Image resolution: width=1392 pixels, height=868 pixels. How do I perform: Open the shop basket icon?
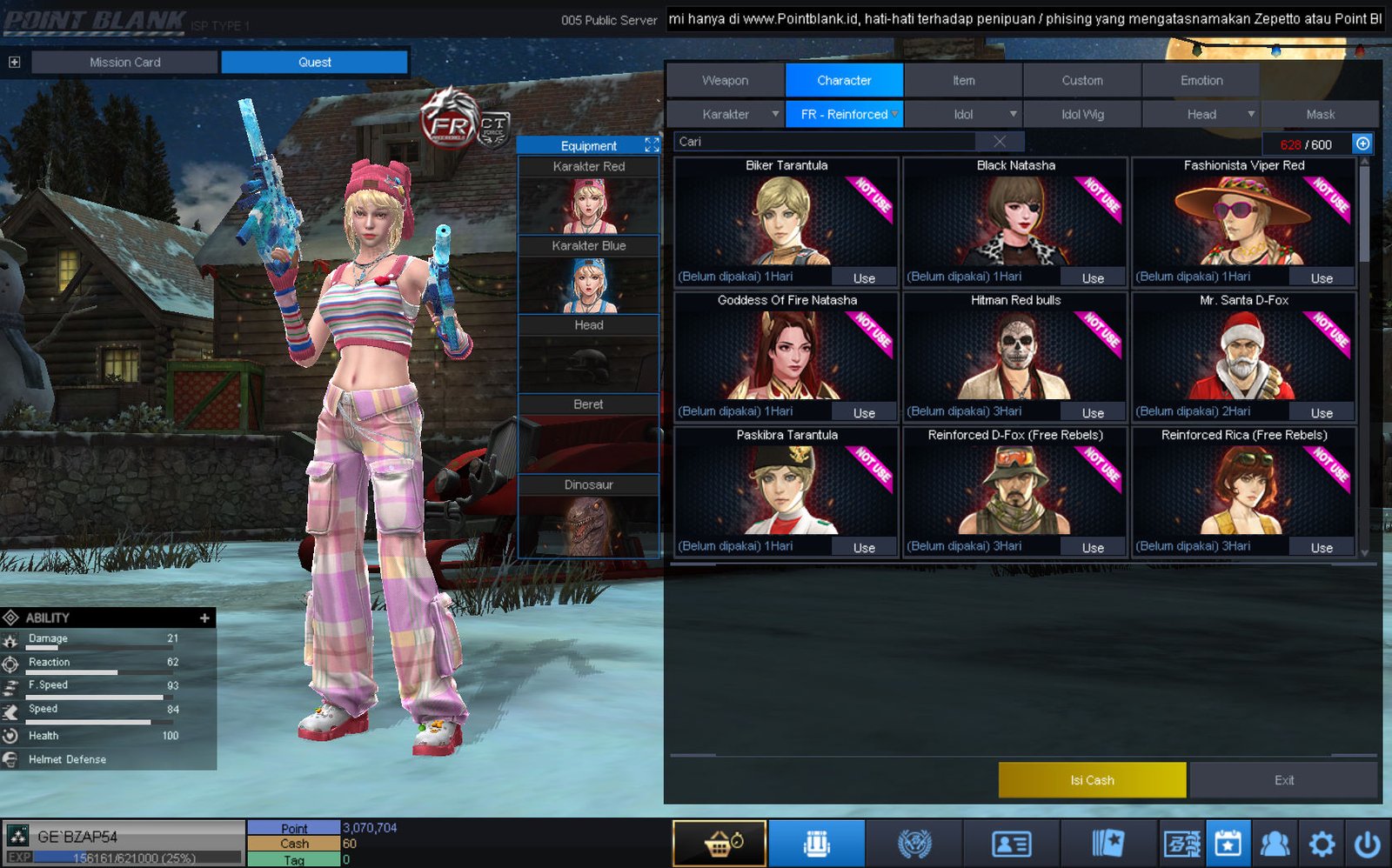point(719,844)
